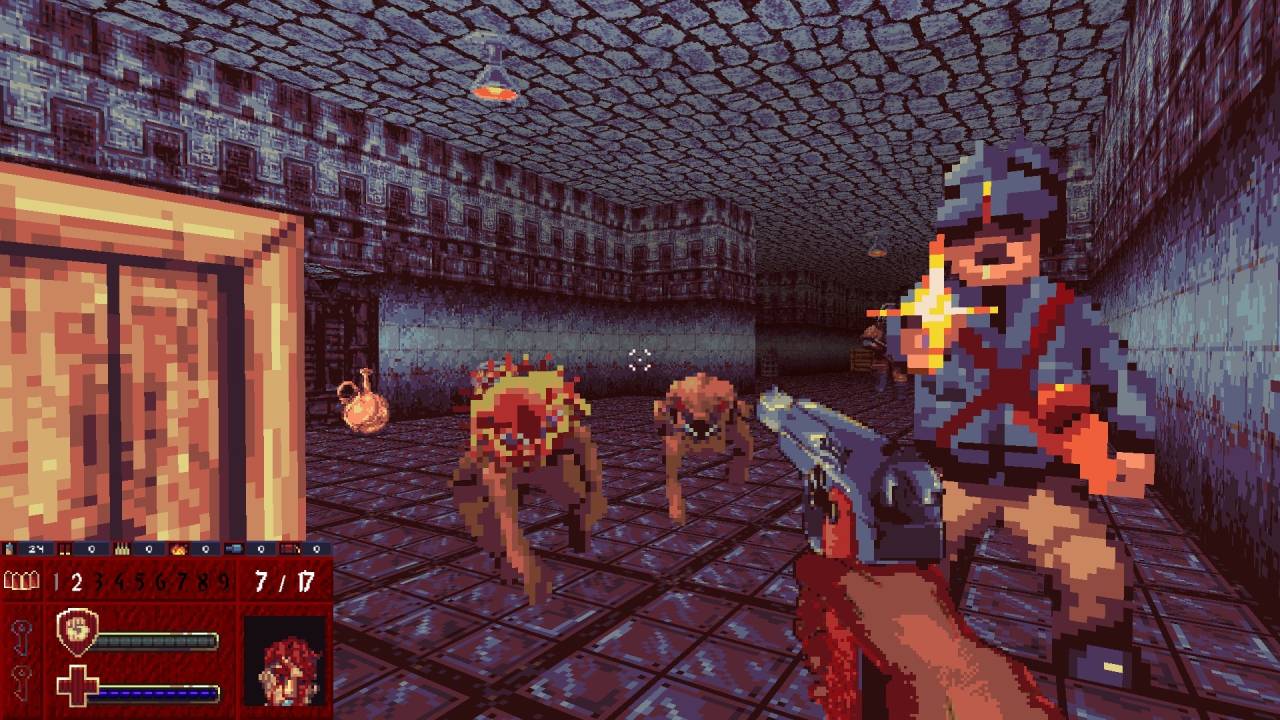Viewport: 1280px width, 720px height.
Task: Click the flame ammo type icon
Action: click(x=180, y=549)
